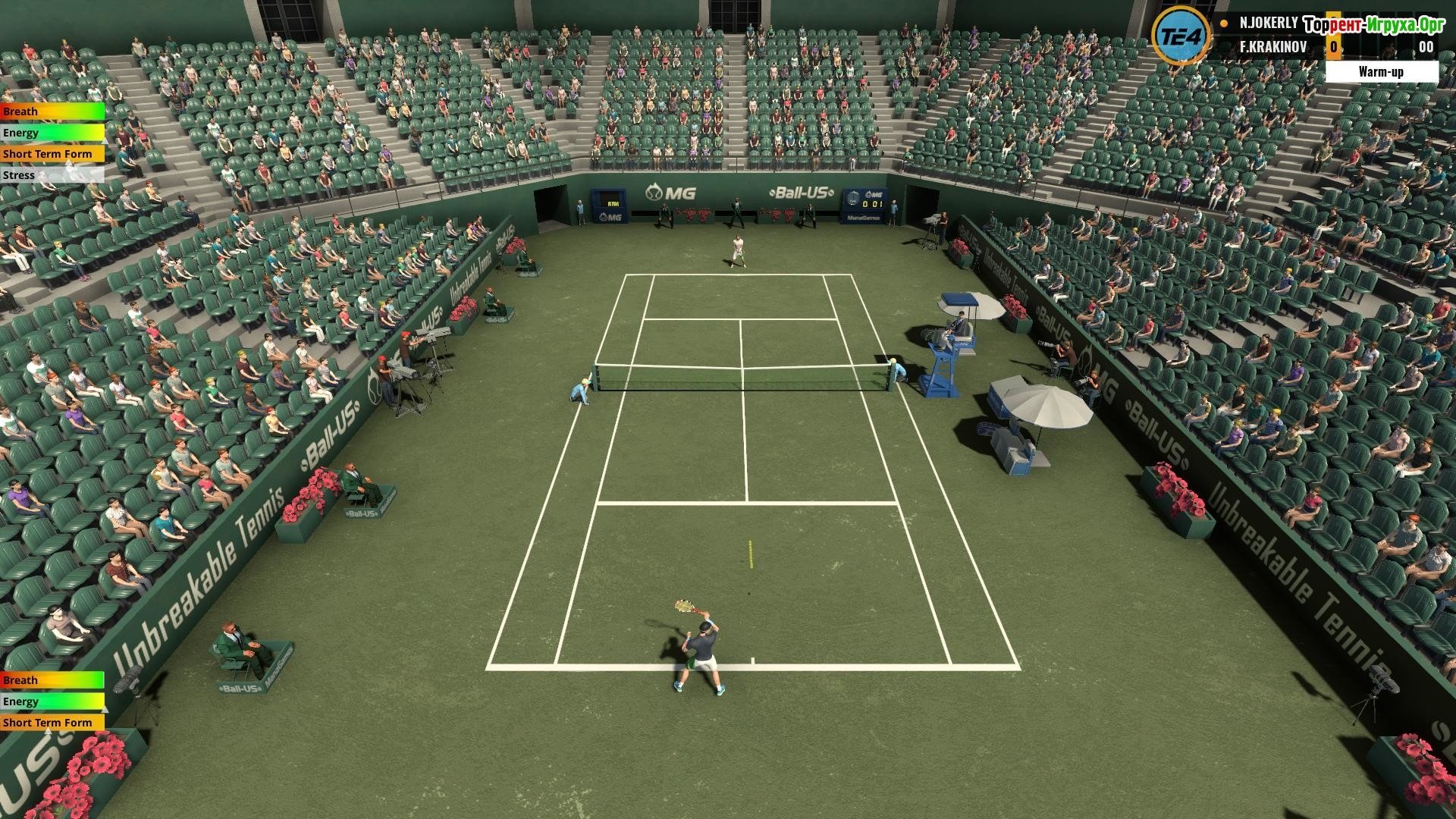The width and height of the screenshot is (1456, 819).
Task: Select the Warm-up status label
Action: click(1381, 72)
